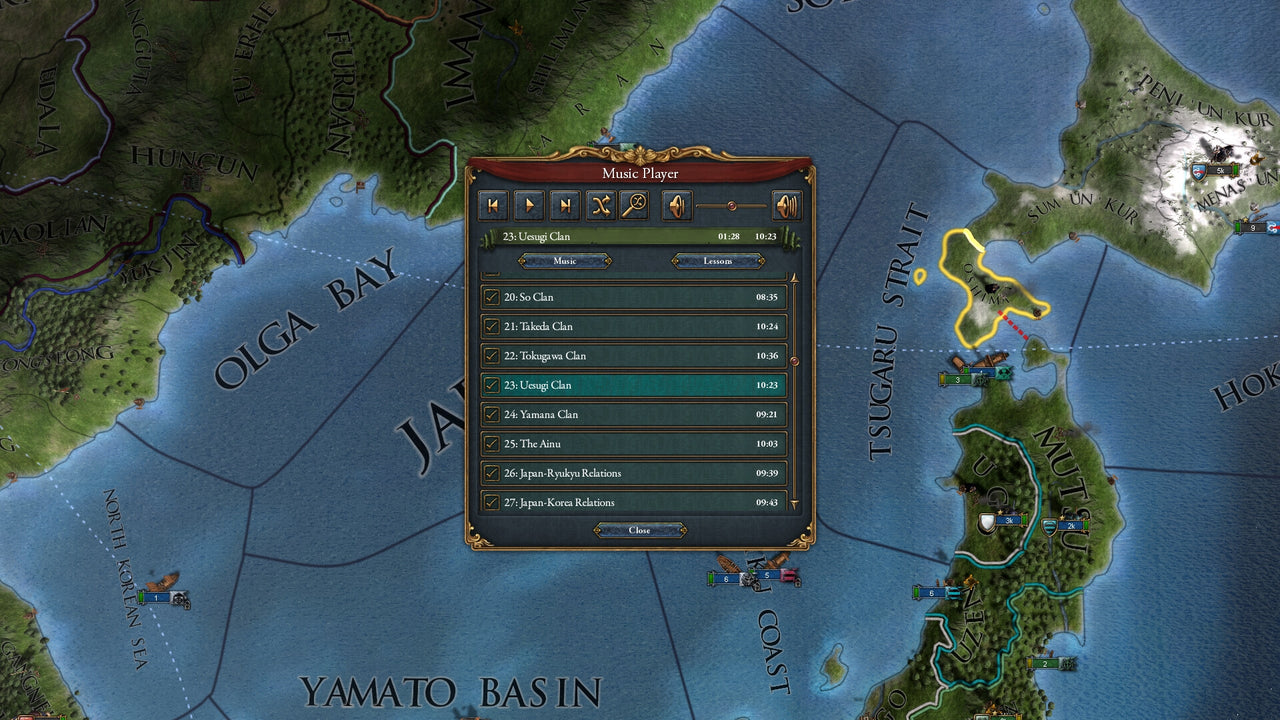
Task: Click the loud speaker icon for max volume
Action: coord(788,205)
